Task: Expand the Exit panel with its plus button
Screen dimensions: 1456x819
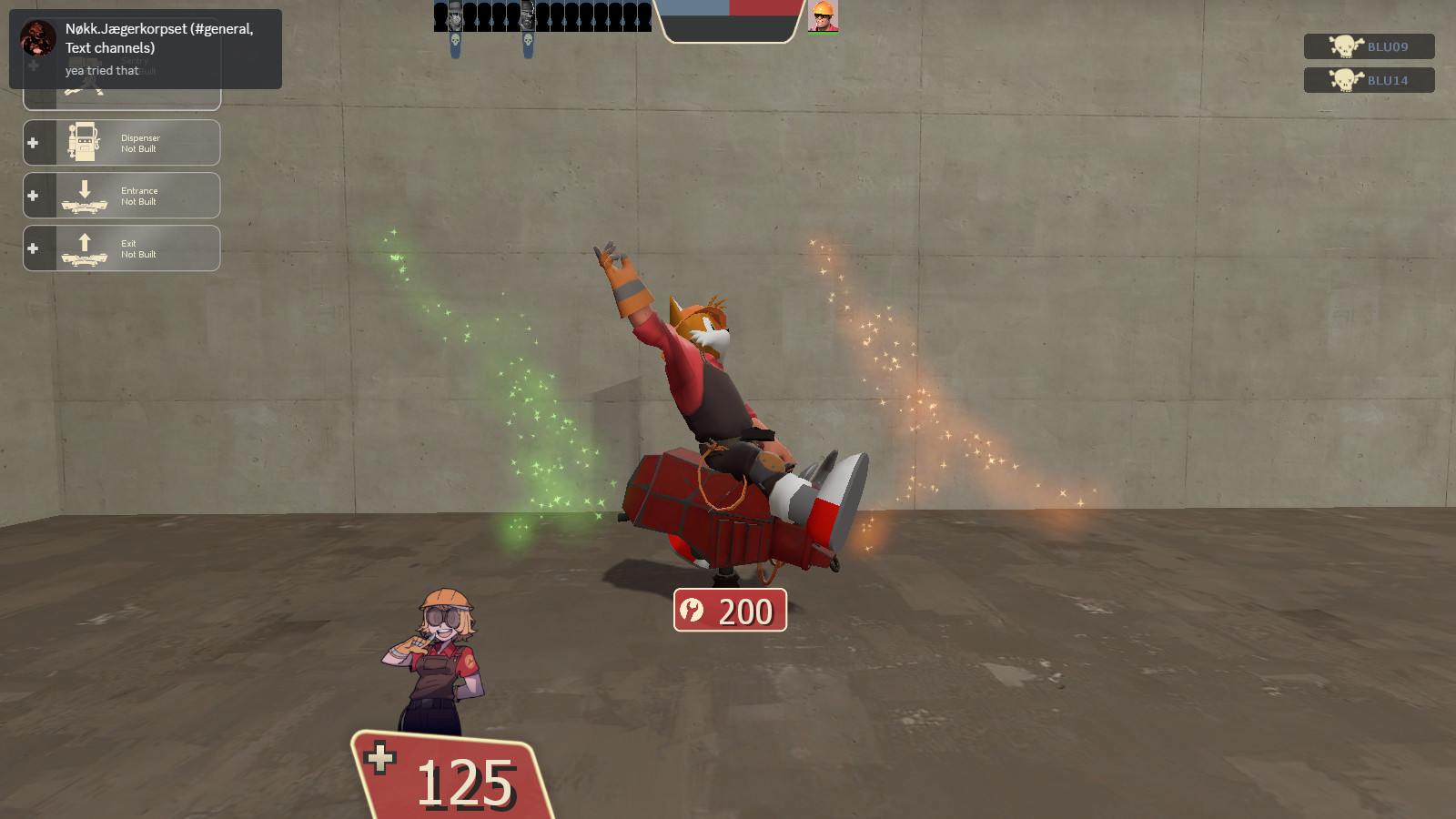Action: [x=34, y=248]
